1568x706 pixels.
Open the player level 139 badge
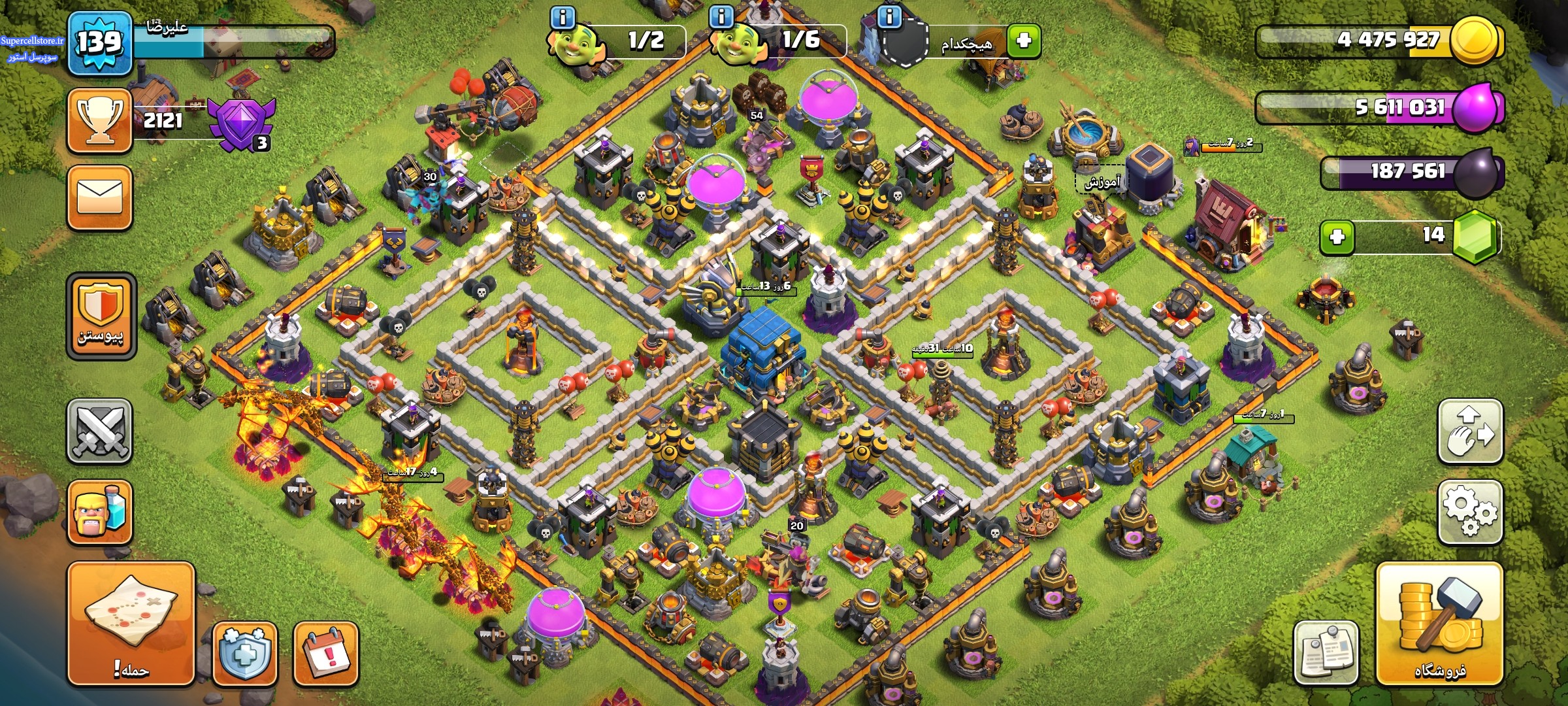100,43
